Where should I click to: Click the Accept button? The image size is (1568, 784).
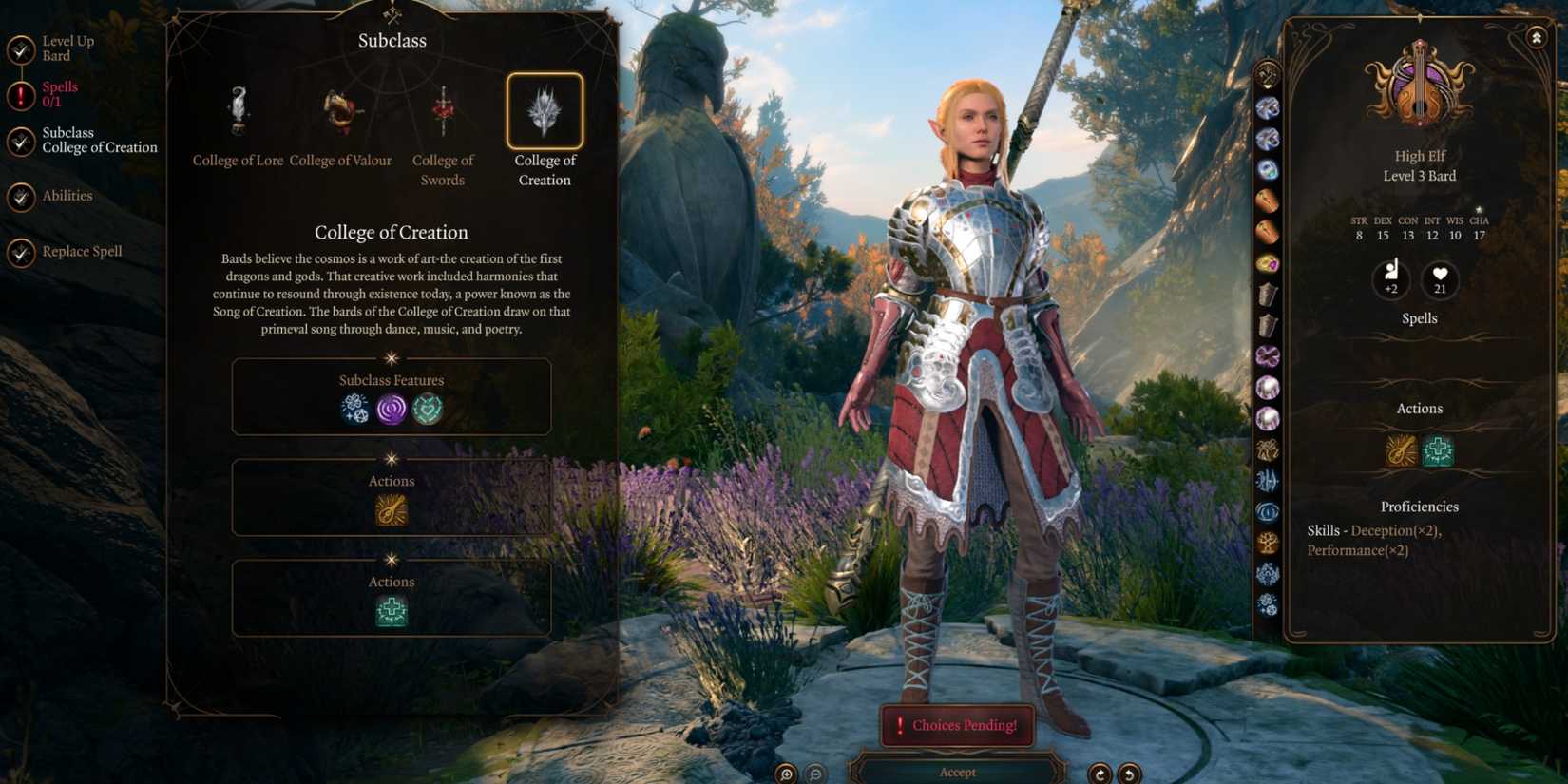[x=956, y=772]
